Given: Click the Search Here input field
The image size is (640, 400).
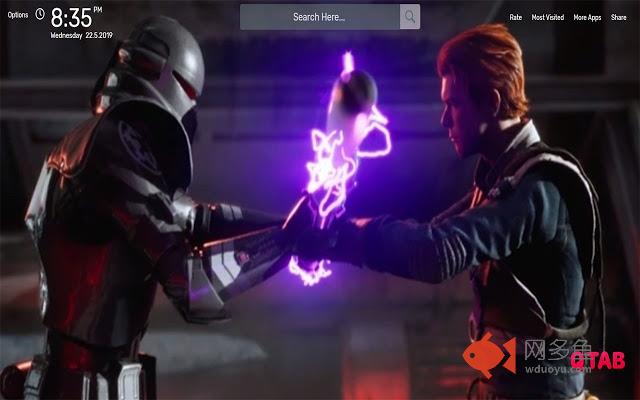Looking at the screenshot, I should click(x=320, y=17).
